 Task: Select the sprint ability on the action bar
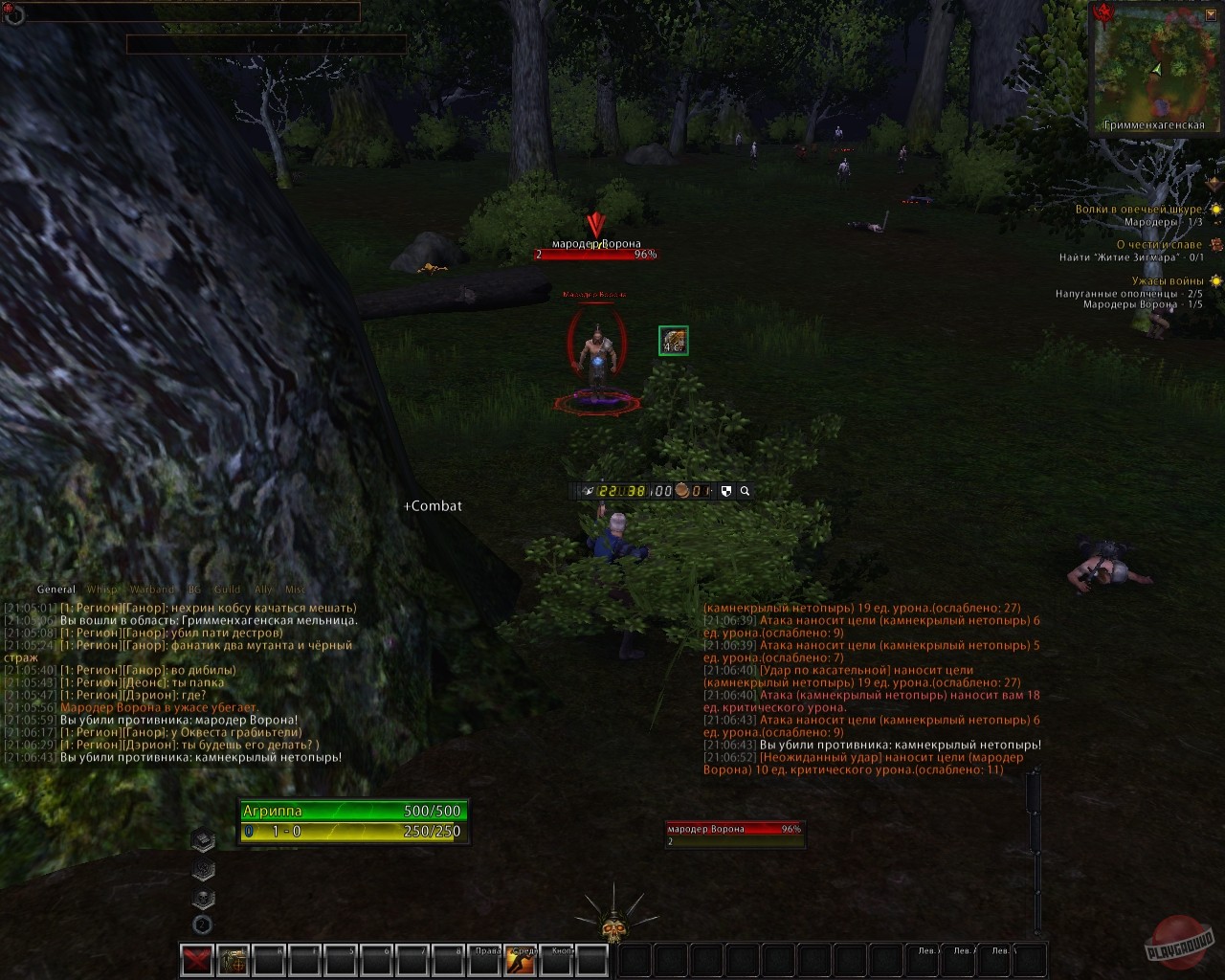point(523,960)
